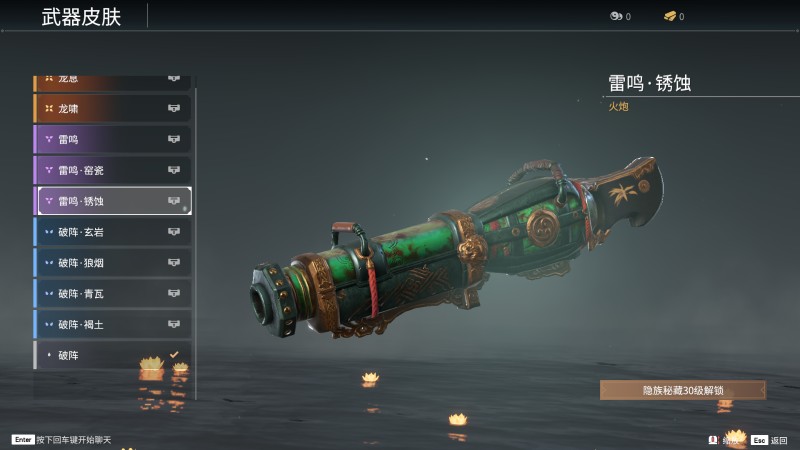This screenshot has height=450, width=800.
Task: Select the 龙啸 weapon skin
Action: pos(112,108)
